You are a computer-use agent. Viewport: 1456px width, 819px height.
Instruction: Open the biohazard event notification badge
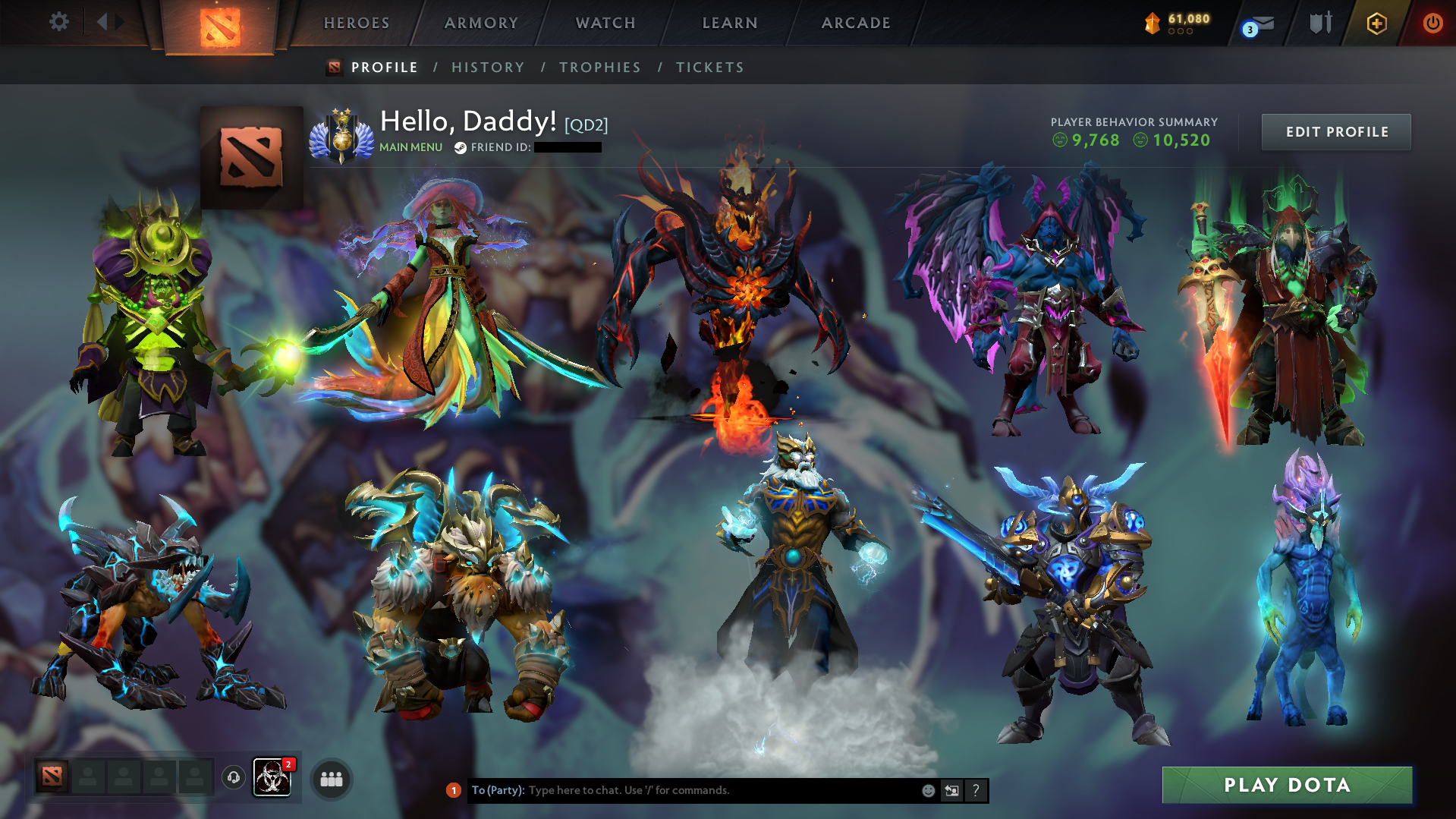click(x=272, y=777)
